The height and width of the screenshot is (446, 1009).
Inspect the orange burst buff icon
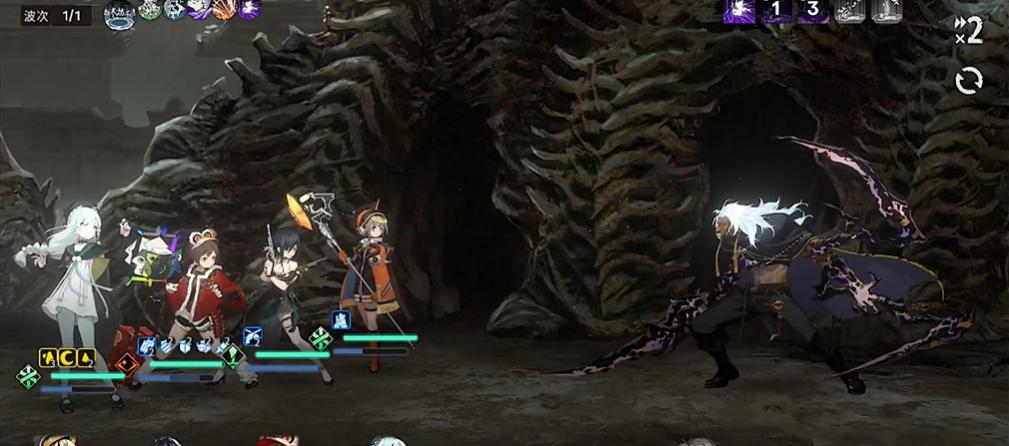(224, 10)
